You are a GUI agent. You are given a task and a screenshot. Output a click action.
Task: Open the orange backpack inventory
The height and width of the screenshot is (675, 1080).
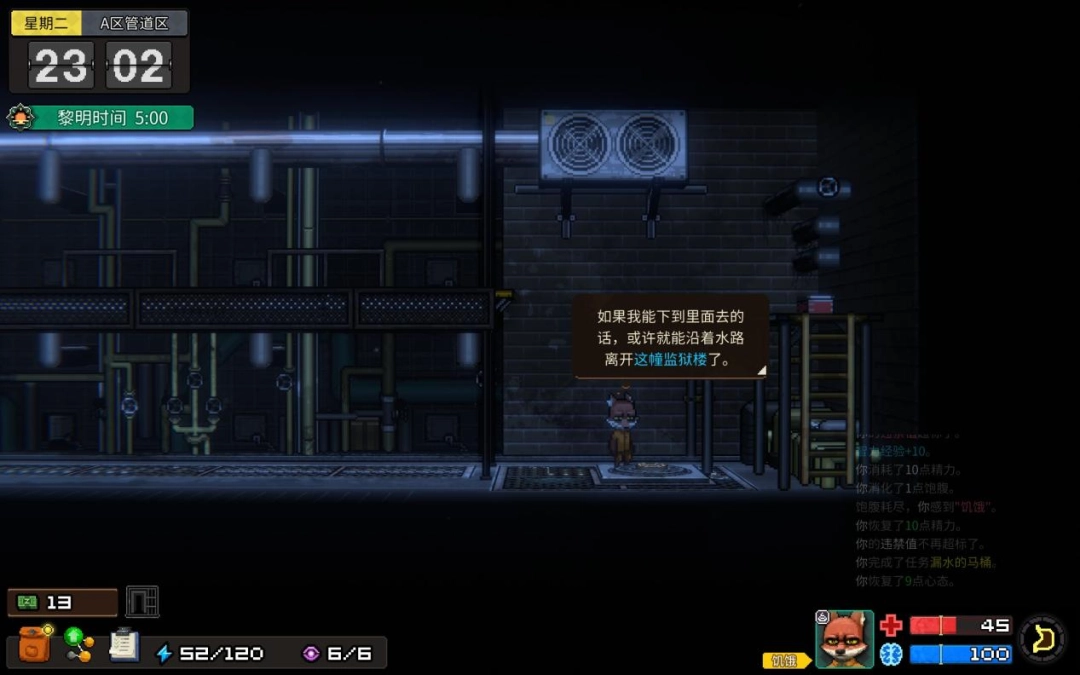(x=35, y=644)
